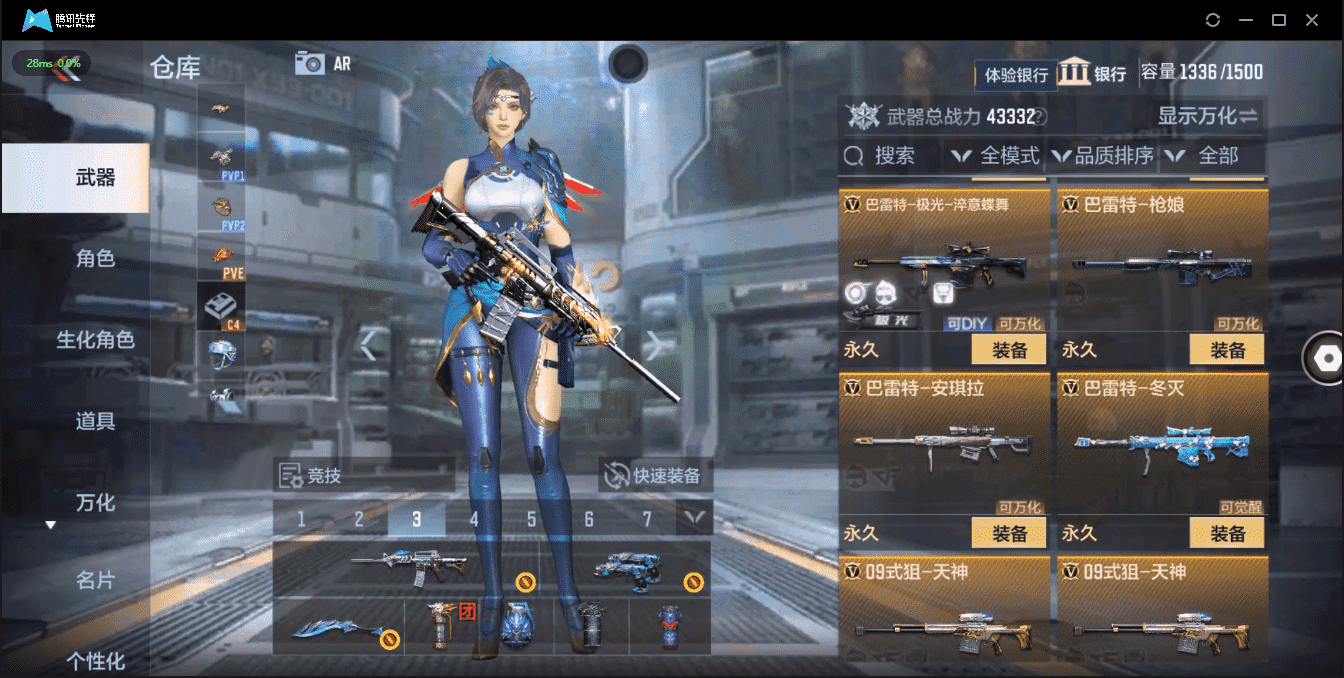Equip the 巴雷特-枪娘 sniper rifle
1344x678 pixels.
click(1226, 350)
